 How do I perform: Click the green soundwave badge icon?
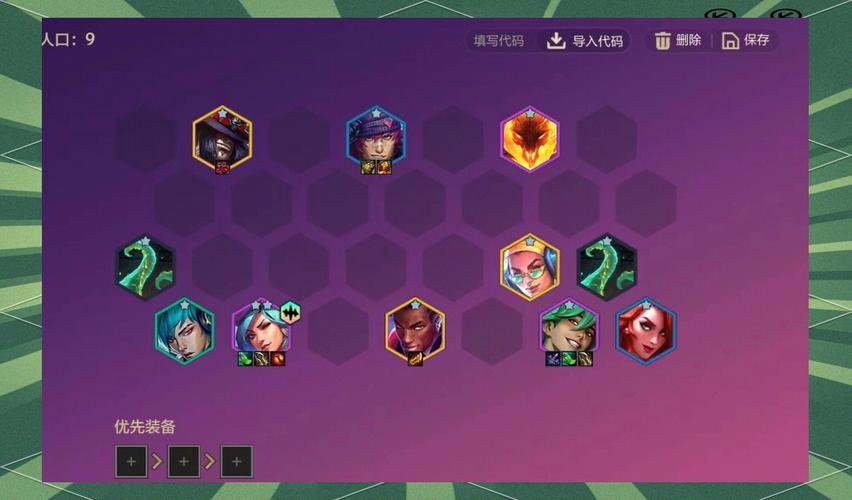(290, 312)
